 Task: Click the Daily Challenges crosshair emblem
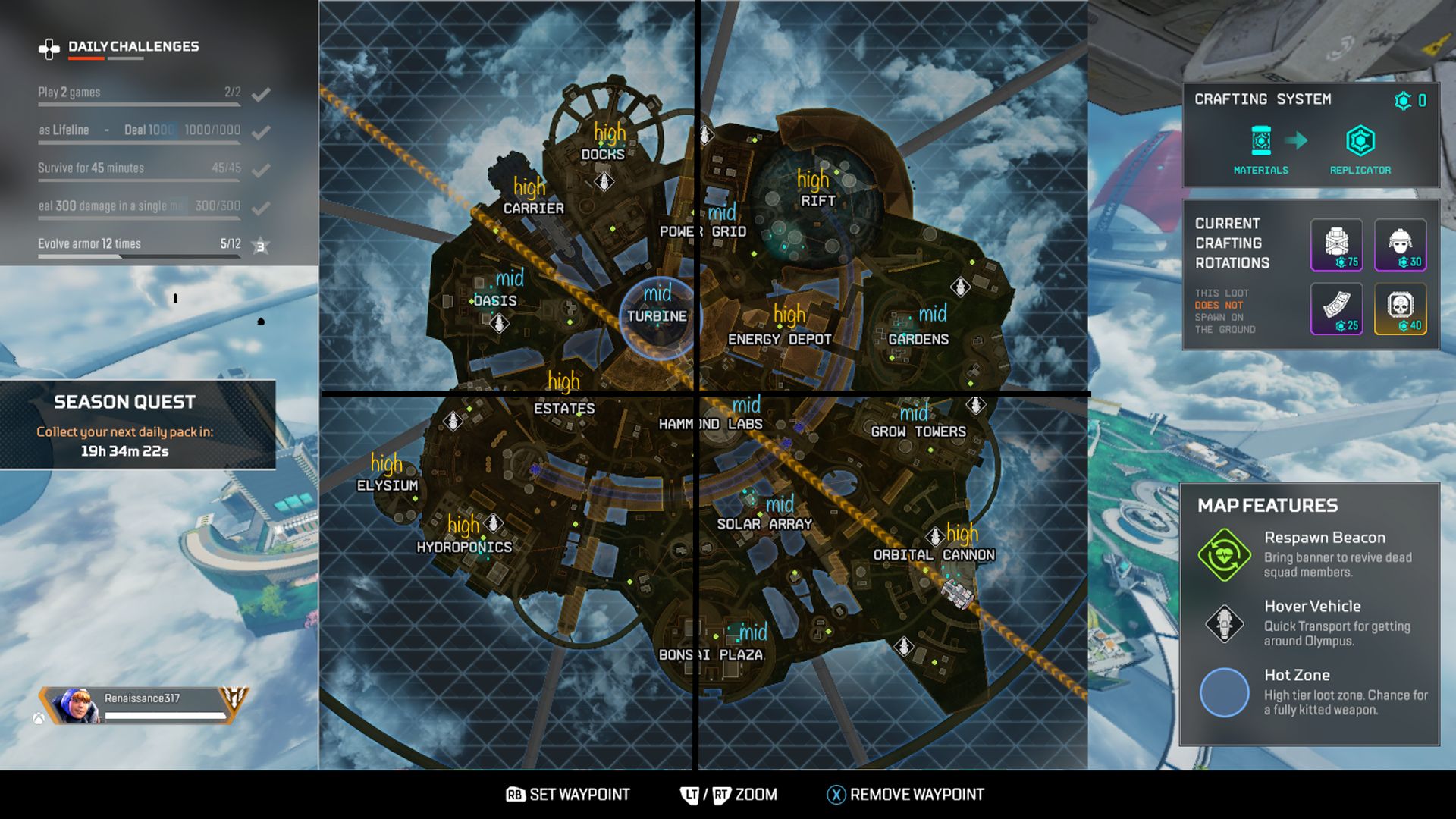[50, 47]
